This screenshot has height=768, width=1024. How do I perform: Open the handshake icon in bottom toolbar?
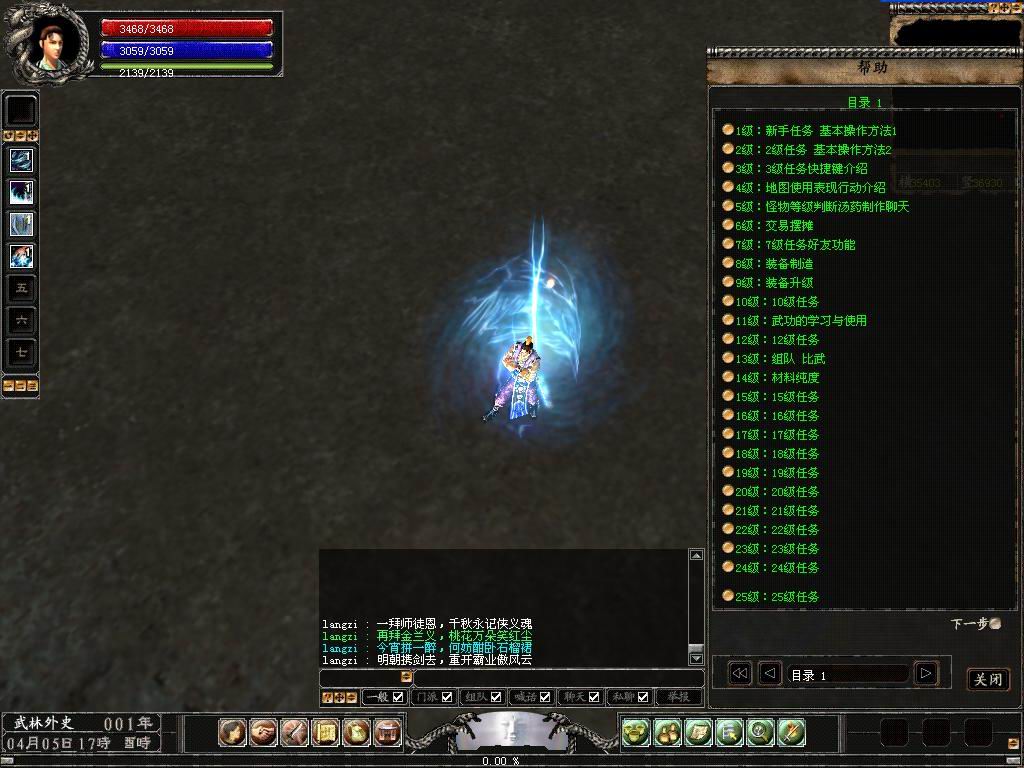coord(264,733)
